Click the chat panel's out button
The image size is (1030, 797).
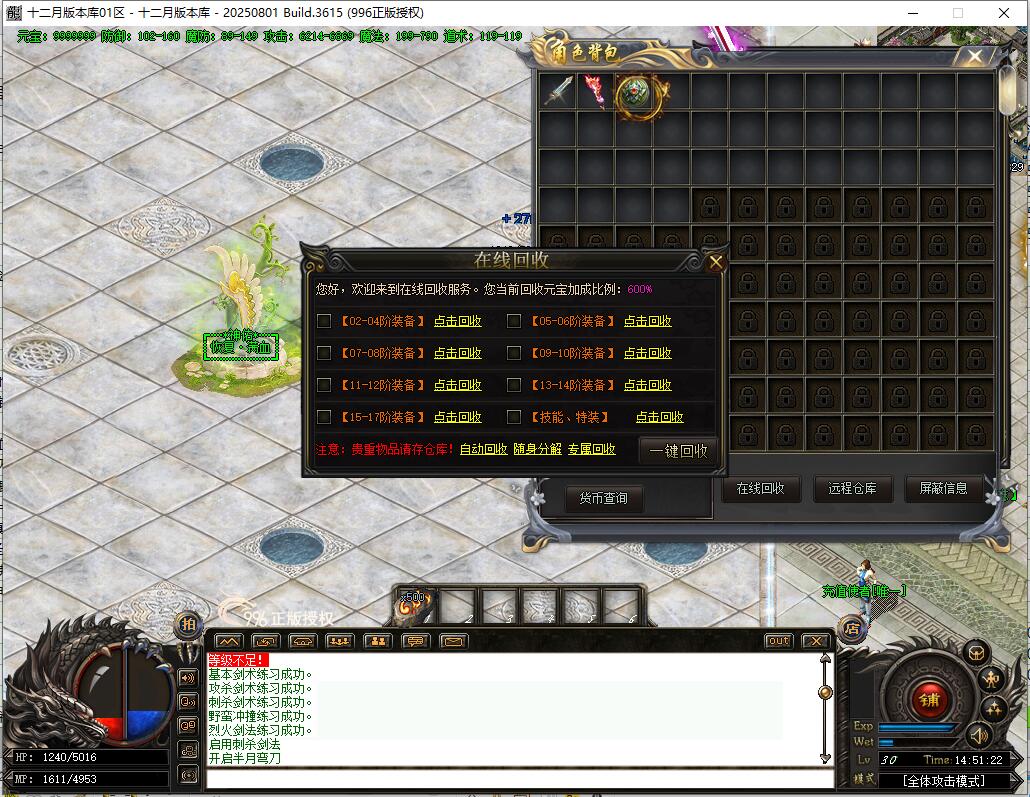778,641
